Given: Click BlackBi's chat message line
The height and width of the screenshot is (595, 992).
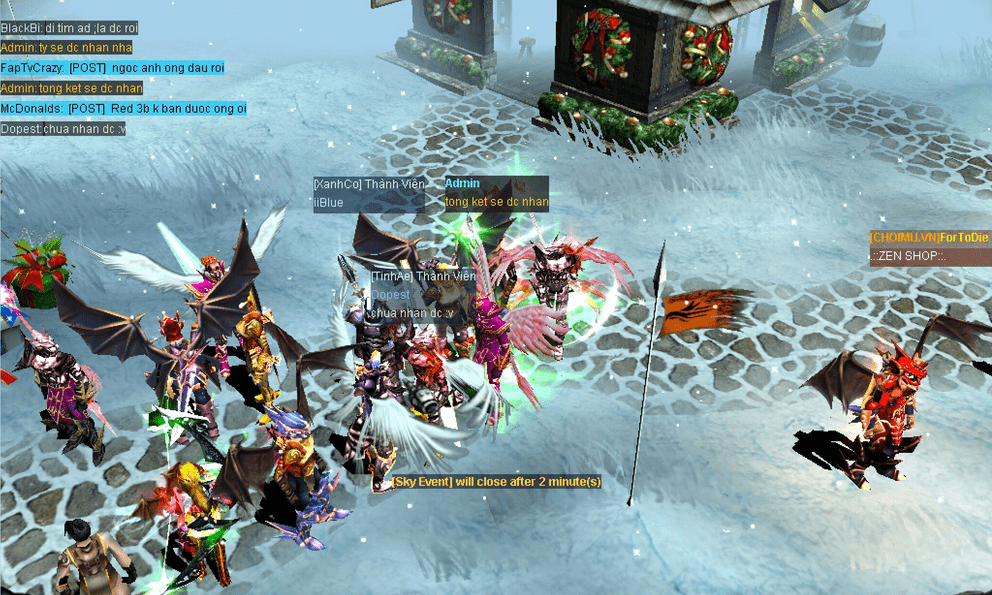Looking at the screenshot, I should point(69,27).
